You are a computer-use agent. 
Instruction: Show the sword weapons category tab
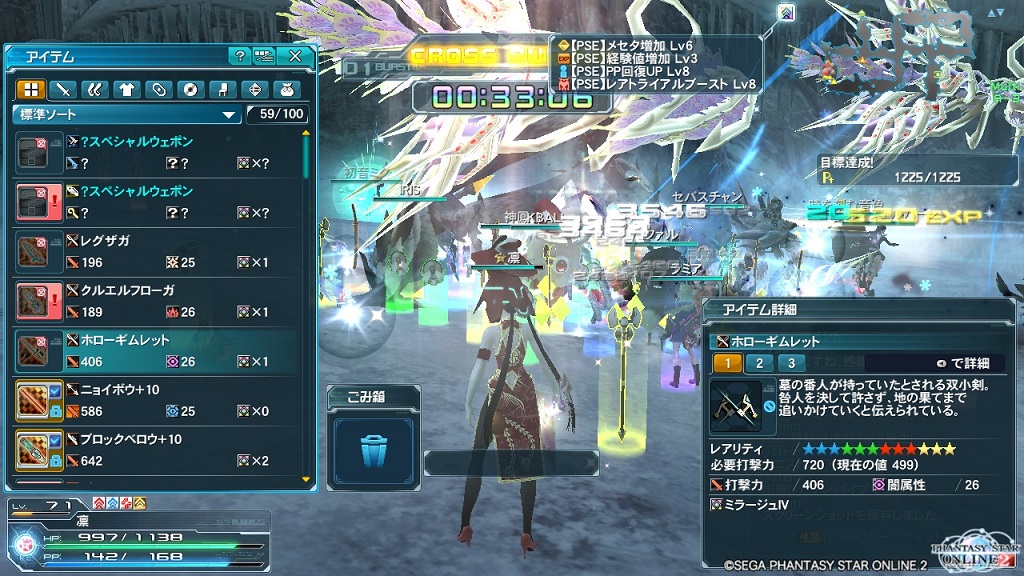[62, 89]
